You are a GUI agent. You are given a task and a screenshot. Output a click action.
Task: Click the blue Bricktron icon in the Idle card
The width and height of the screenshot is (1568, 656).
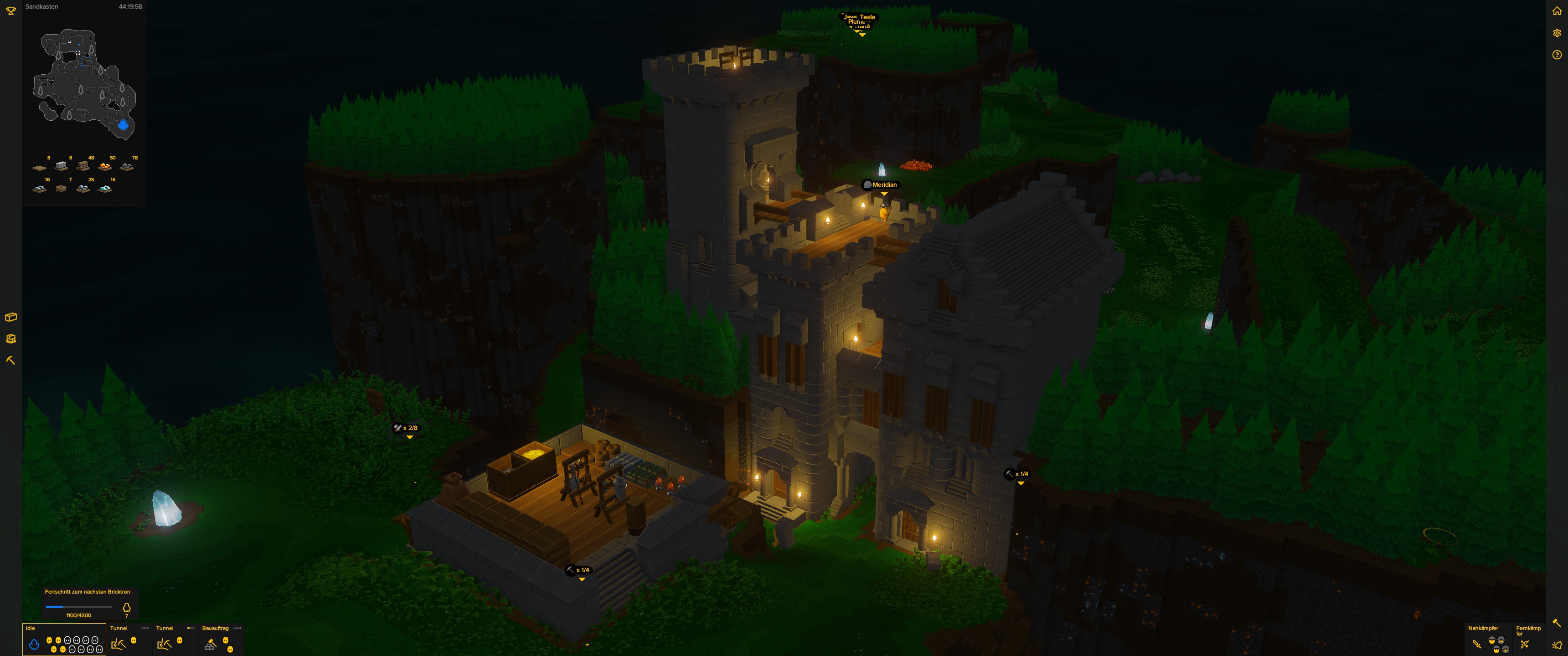[x=34, y=643]
